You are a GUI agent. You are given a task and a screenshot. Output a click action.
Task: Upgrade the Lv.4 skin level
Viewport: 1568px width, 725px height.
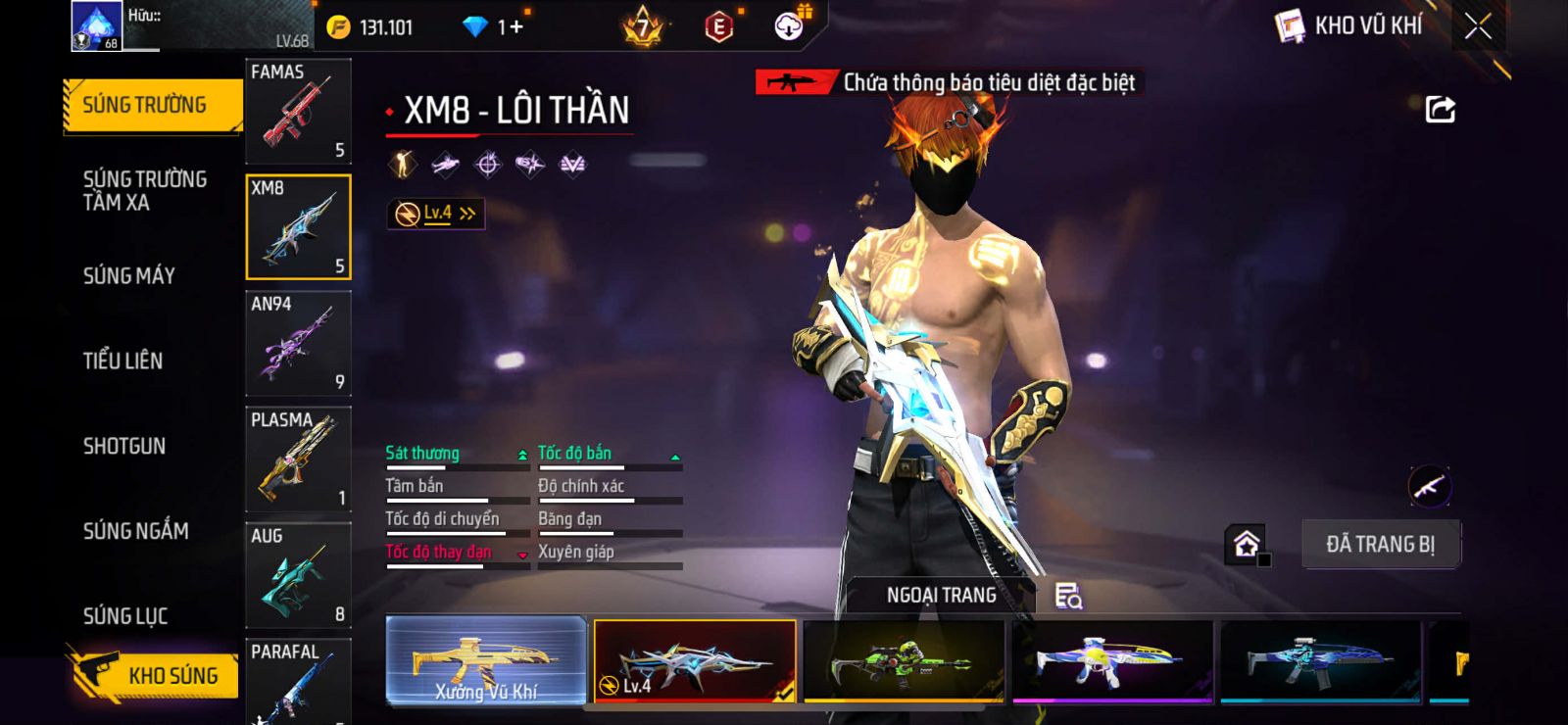click(x=436, y=214)
